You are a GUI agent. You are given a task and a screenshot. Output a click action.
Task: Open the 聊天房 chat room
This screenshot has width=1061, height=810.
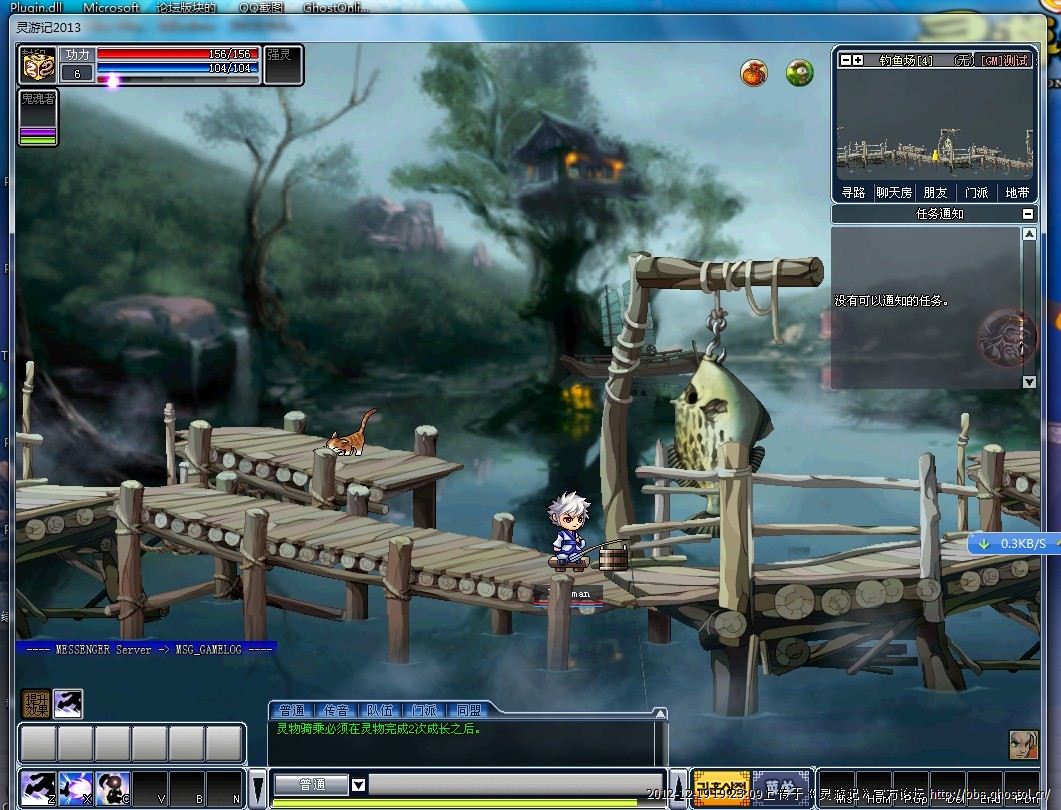pos(894,193)
